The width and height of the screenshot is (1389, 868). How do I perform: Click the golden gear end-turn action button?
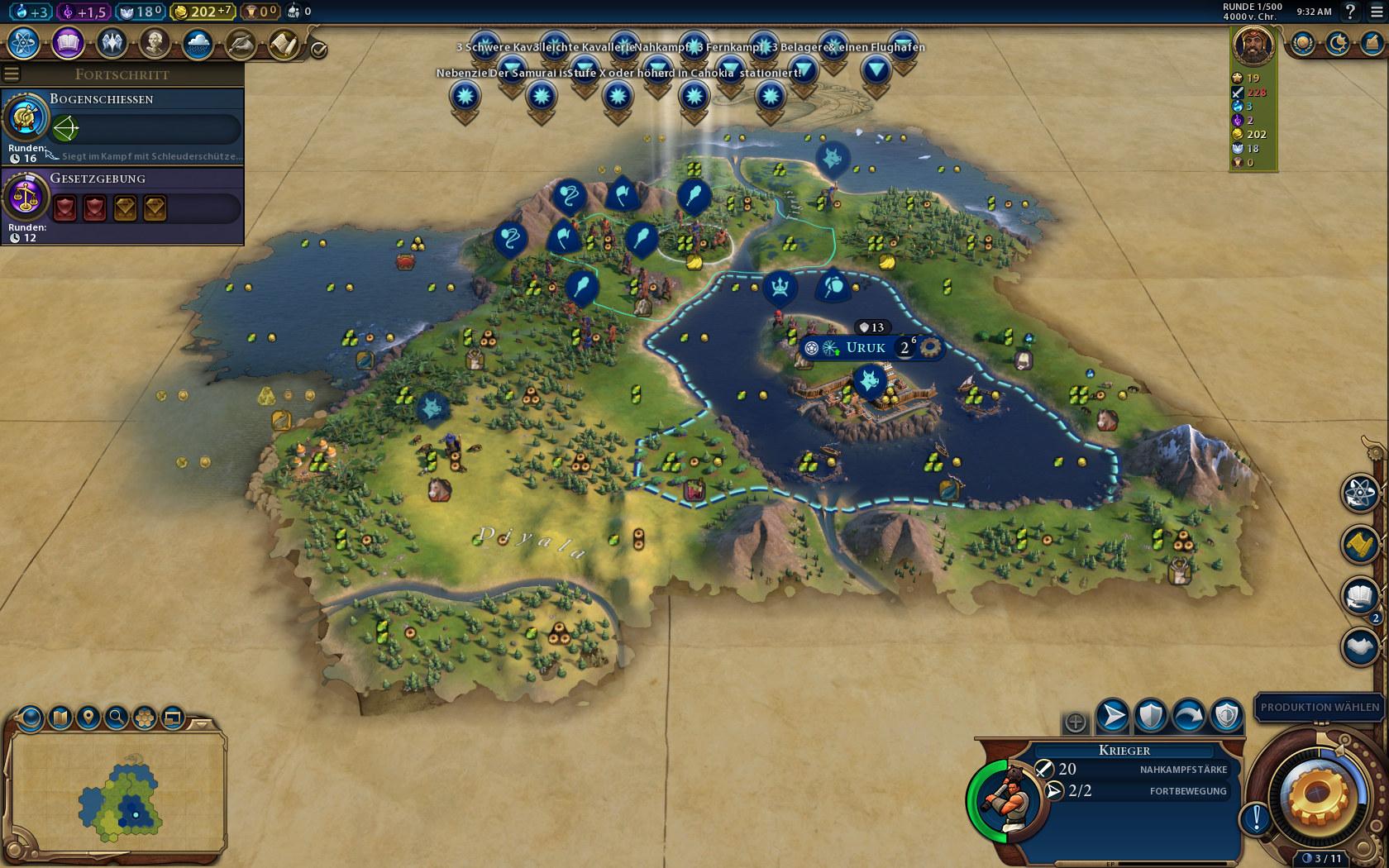tap(1317, 798)
